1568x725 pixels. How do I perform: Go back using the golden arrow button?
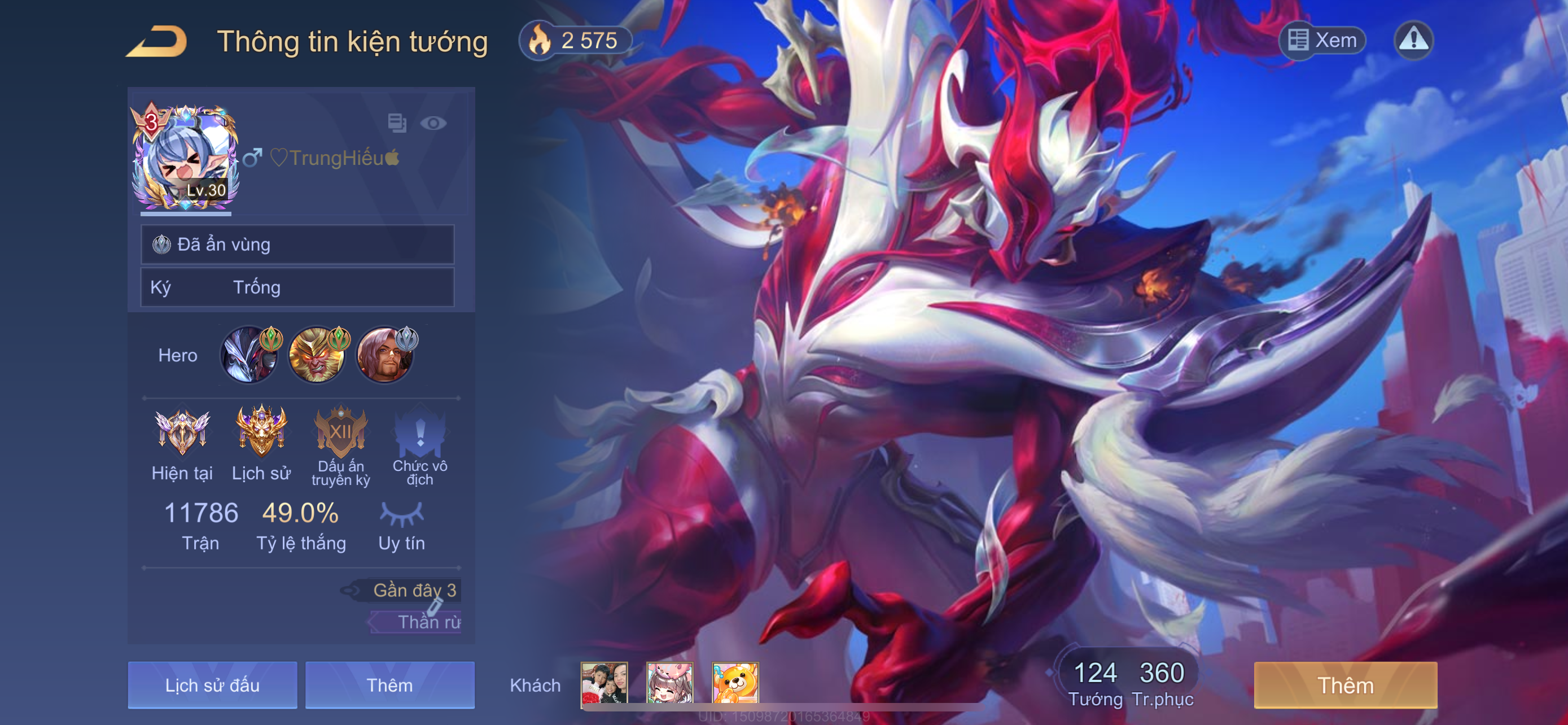[156, 41]
